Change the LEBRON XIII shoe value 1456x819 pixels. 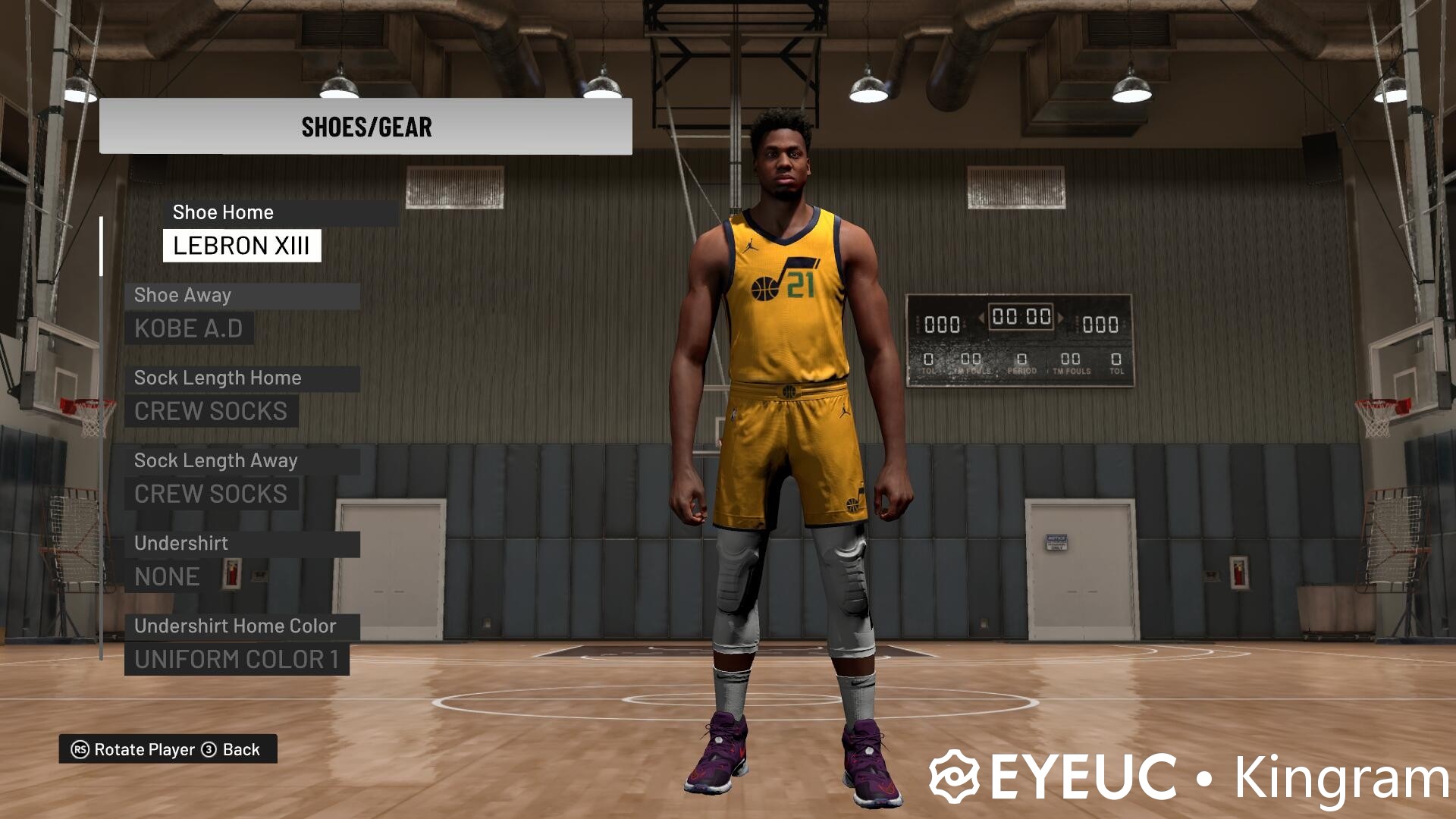[241, 246]
